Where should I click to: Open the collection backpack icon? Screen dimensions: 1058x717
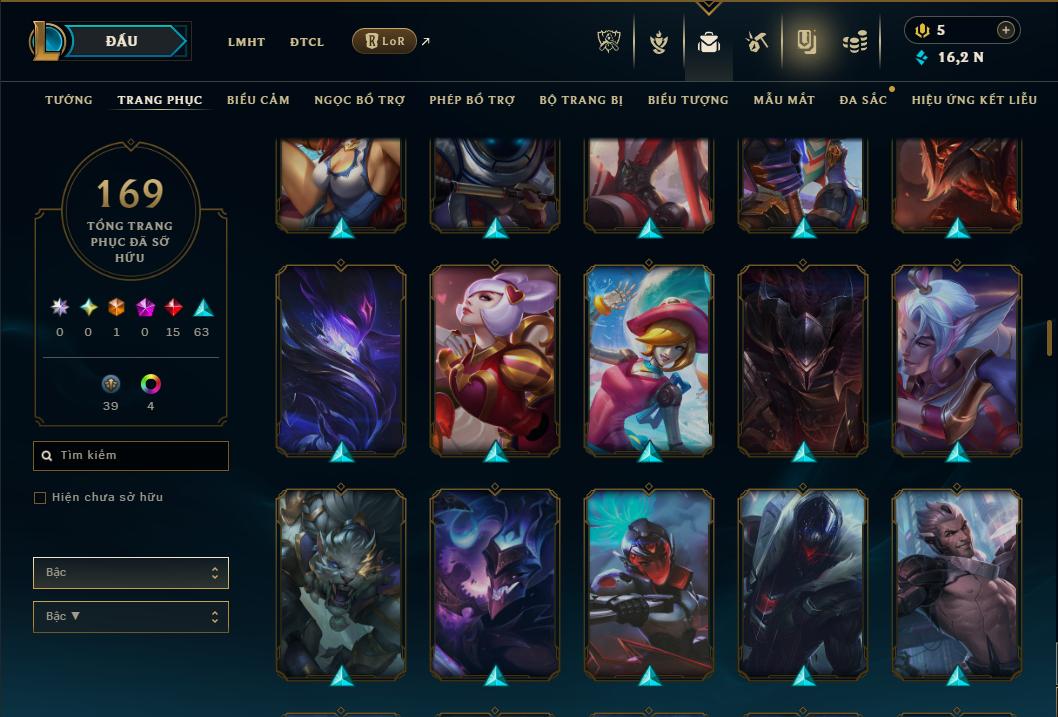(x=709, y=42)
